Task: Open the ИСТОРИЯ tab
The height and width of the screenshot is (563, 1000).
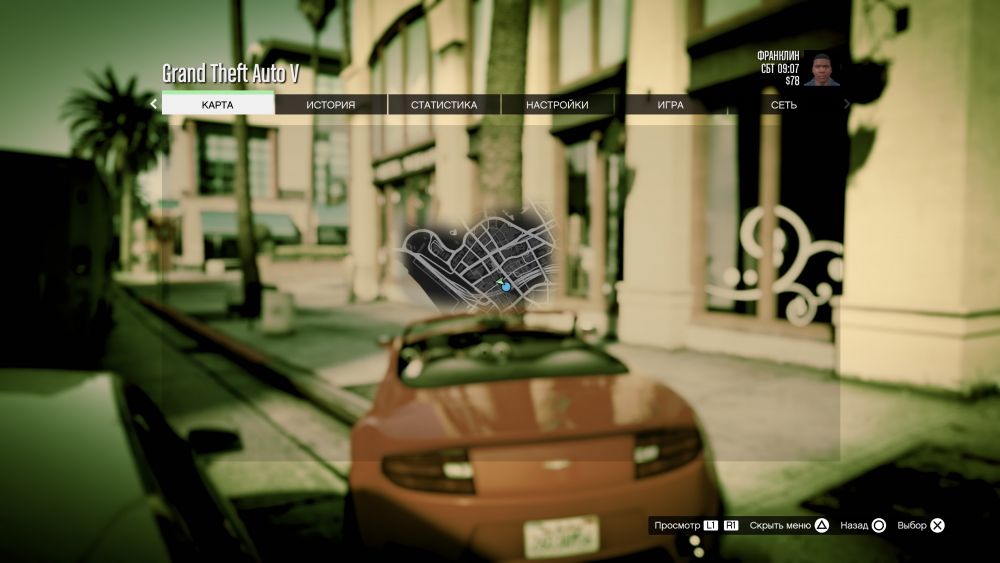Action: coord(331,104)
